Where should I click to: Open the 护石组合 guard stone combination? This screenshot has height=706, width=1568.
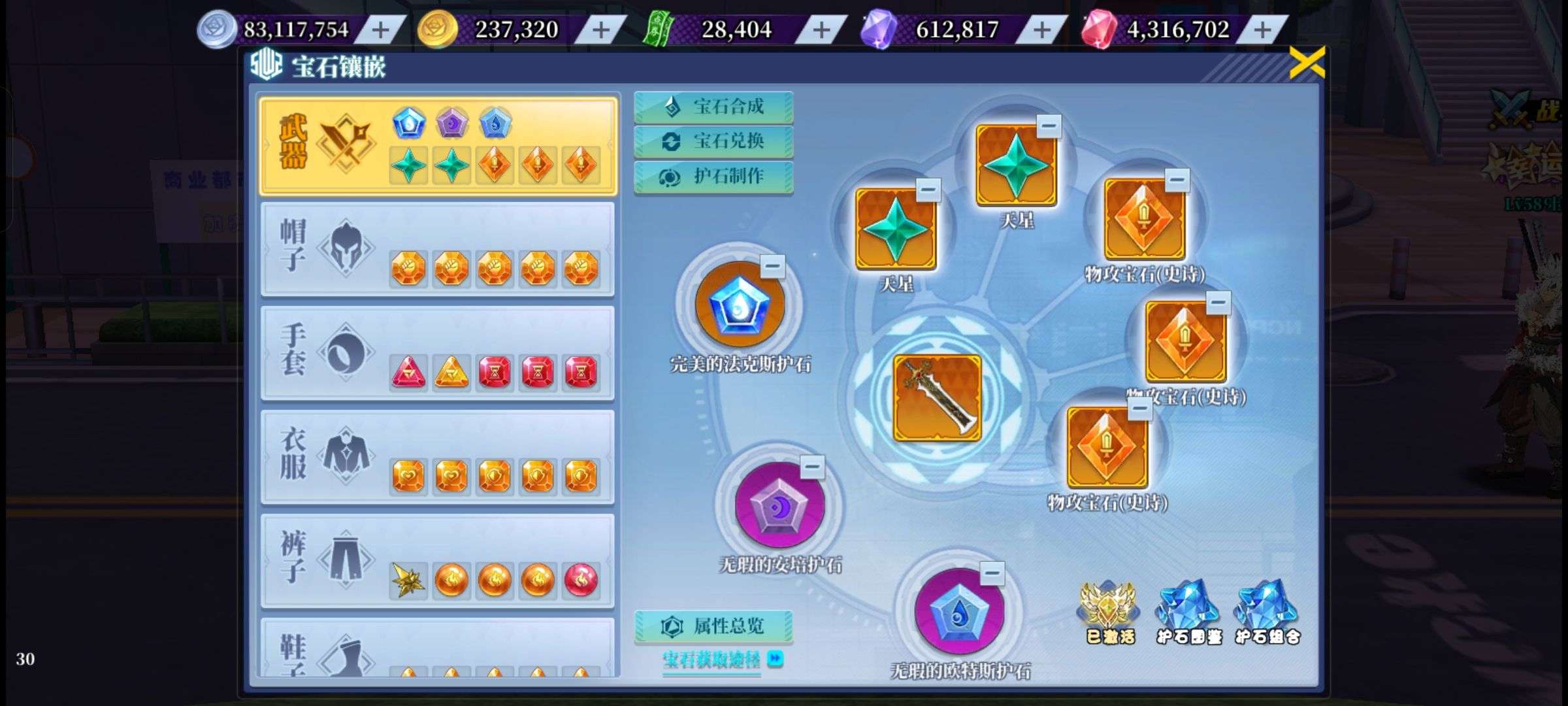click(1267, 612)
